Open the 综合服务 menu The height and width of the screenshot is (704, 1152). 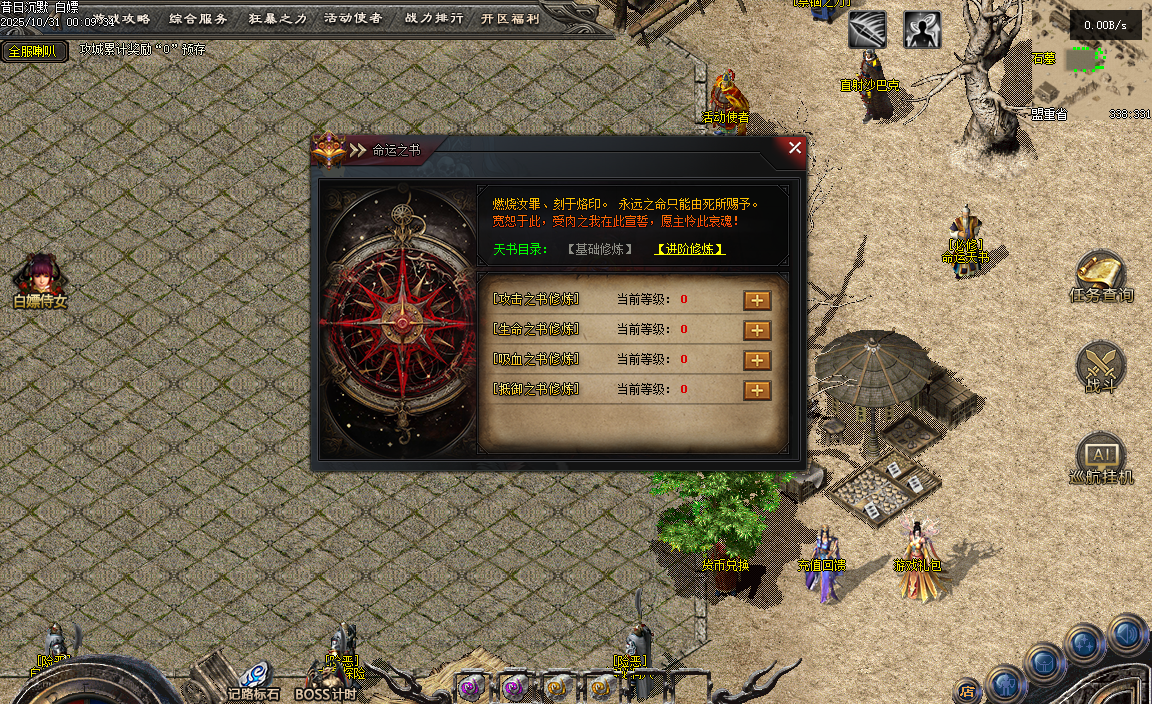pos(199,18)
